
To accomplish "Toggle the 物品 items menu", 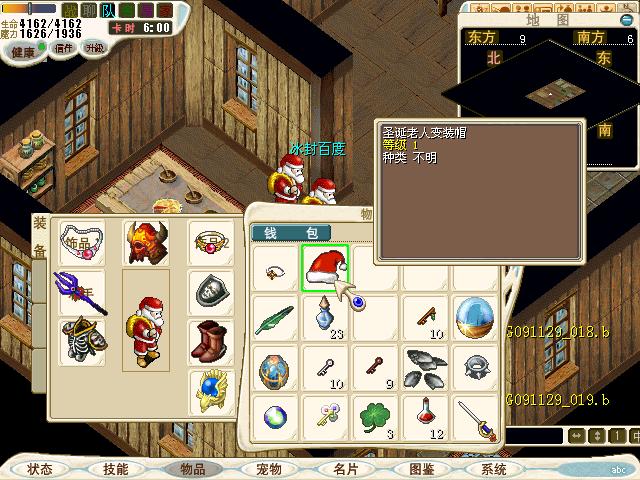I will point(191,468).
